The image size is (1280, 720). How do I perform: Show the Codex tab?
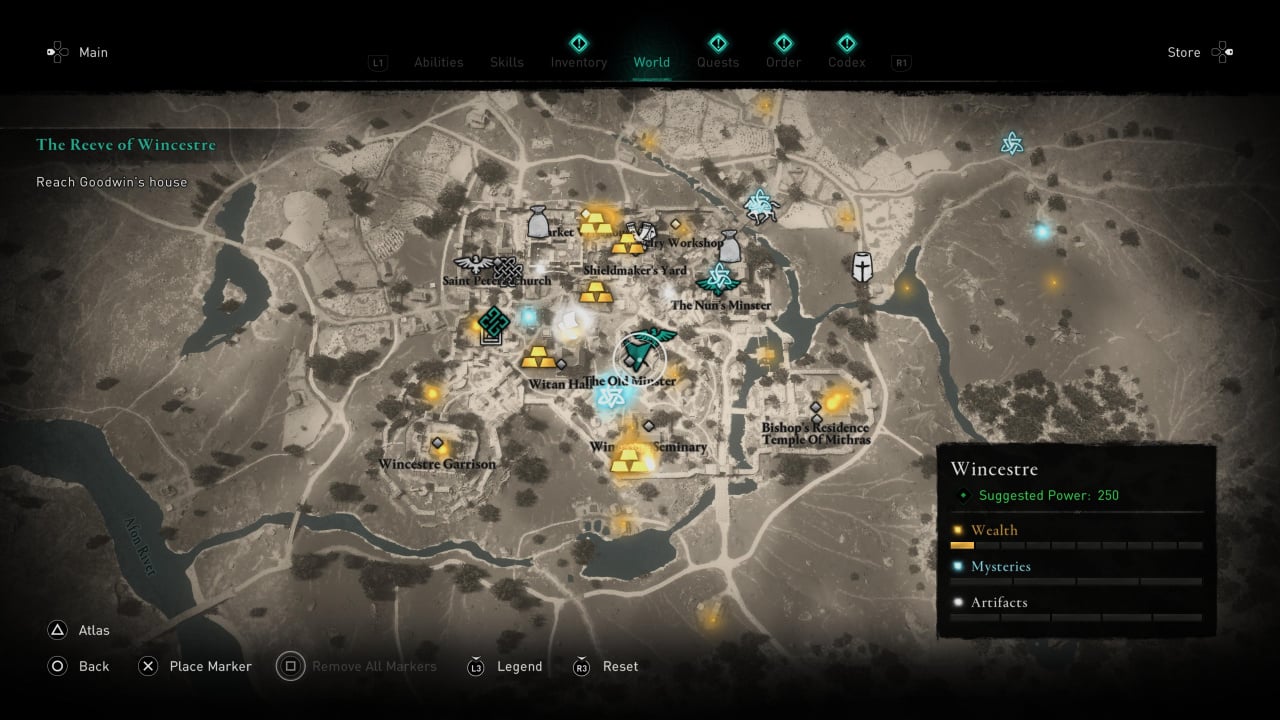(x=846, y=62)
